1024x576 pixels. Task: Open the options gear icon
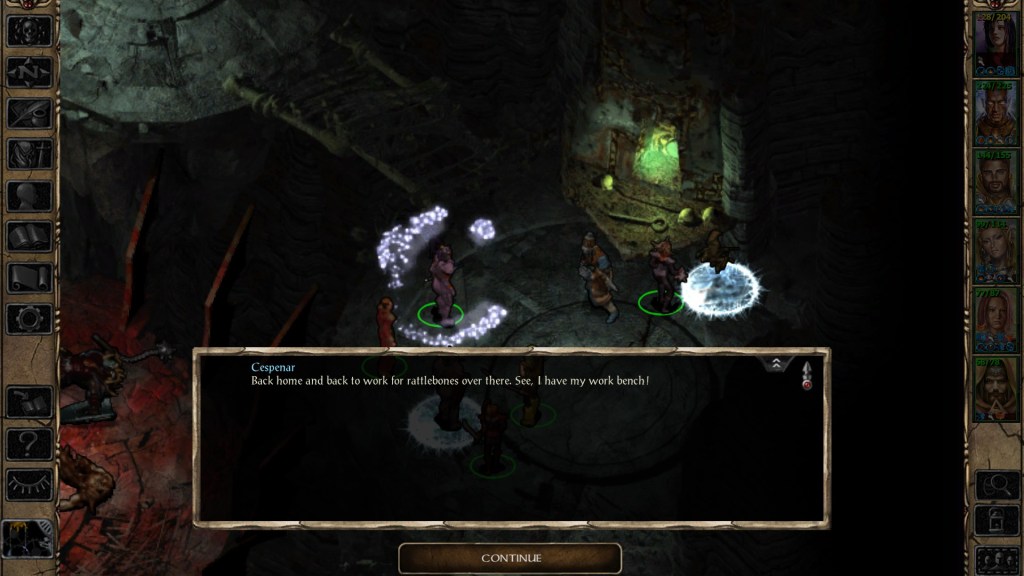pos(29,319)
